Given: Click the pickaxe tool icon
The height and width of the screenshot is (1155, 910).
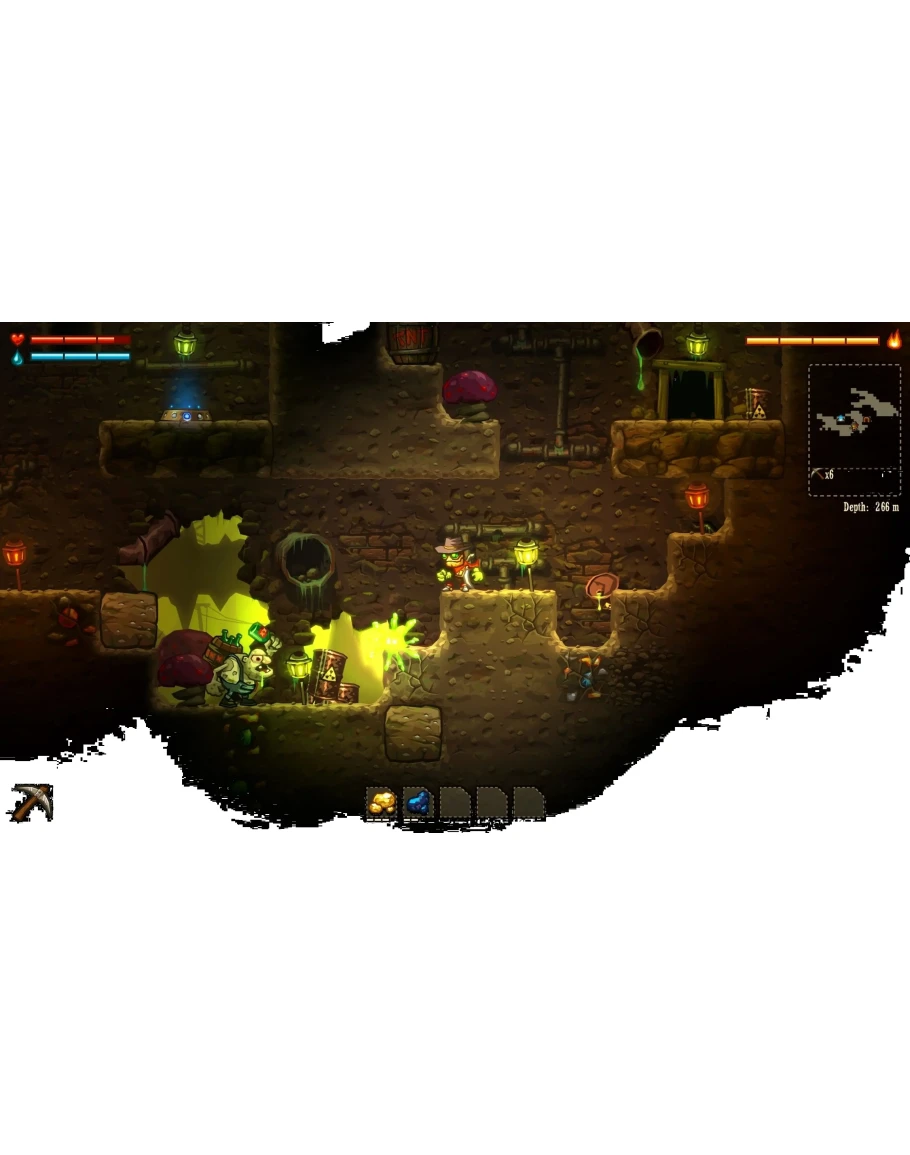Looking at the screenshot, I should click(x=31, y=802).
